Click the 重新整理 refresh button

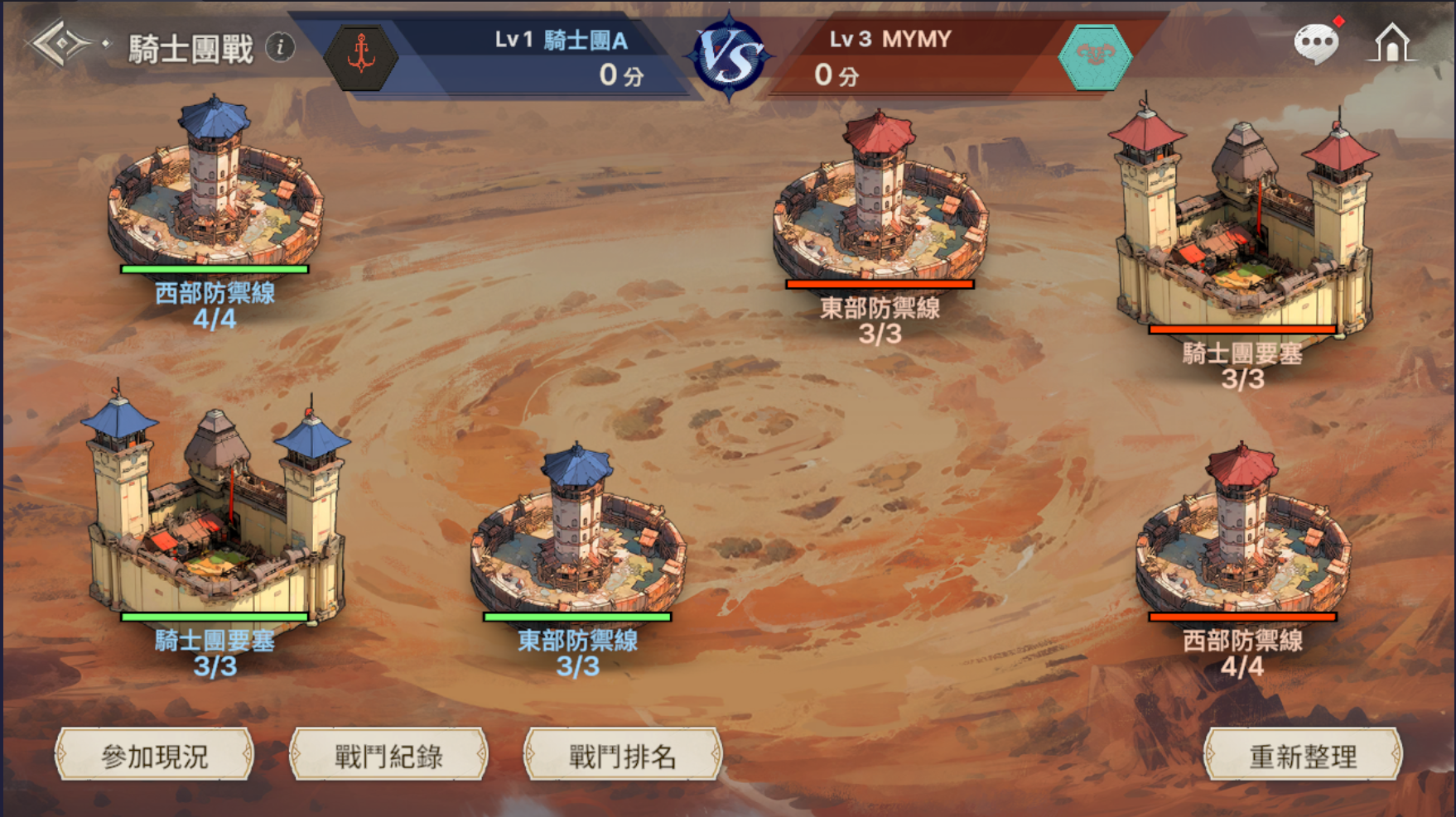pos(1302,755)
